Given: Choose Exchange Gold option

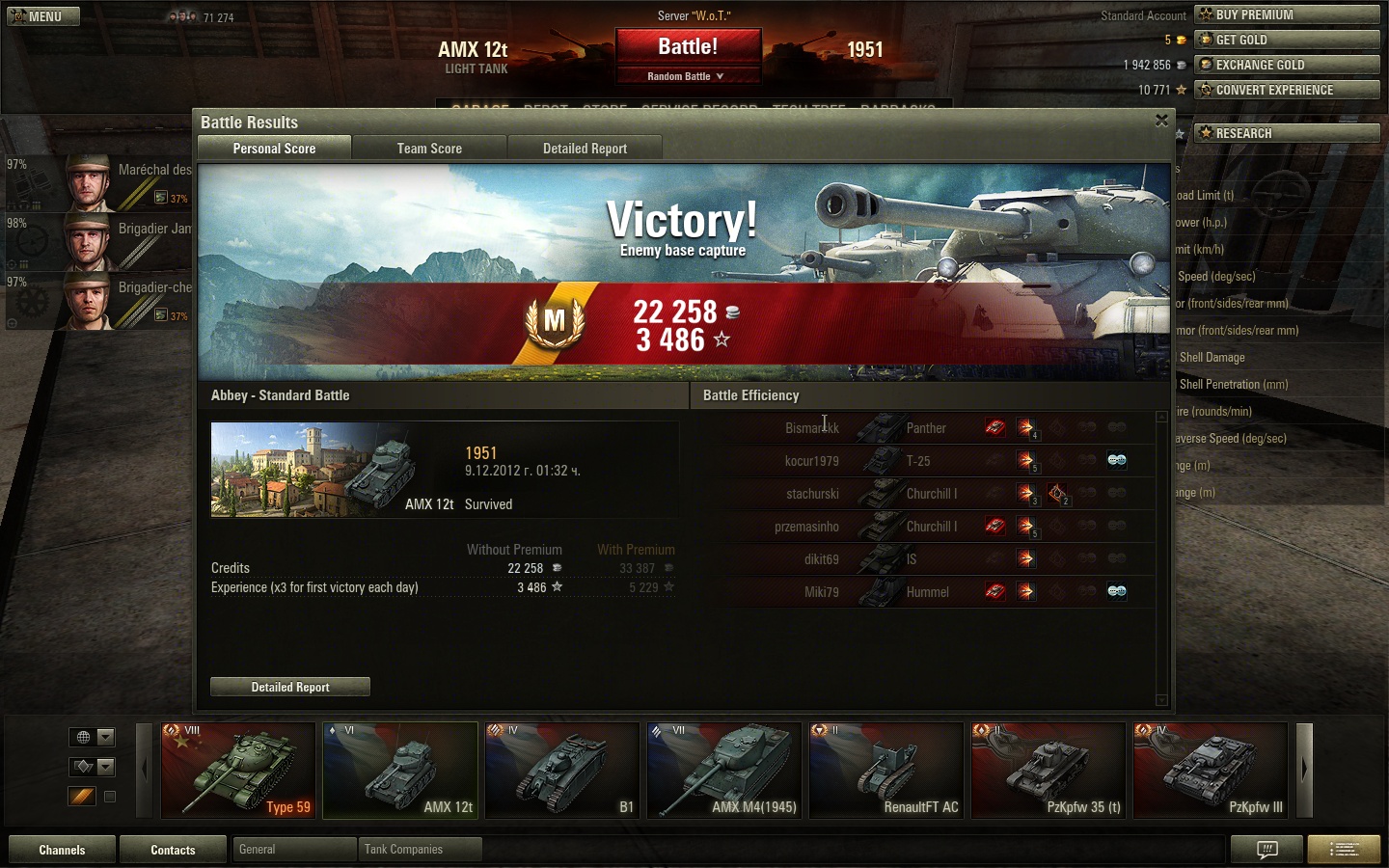Looking at the screenshot, I should tap(1286, 65).
